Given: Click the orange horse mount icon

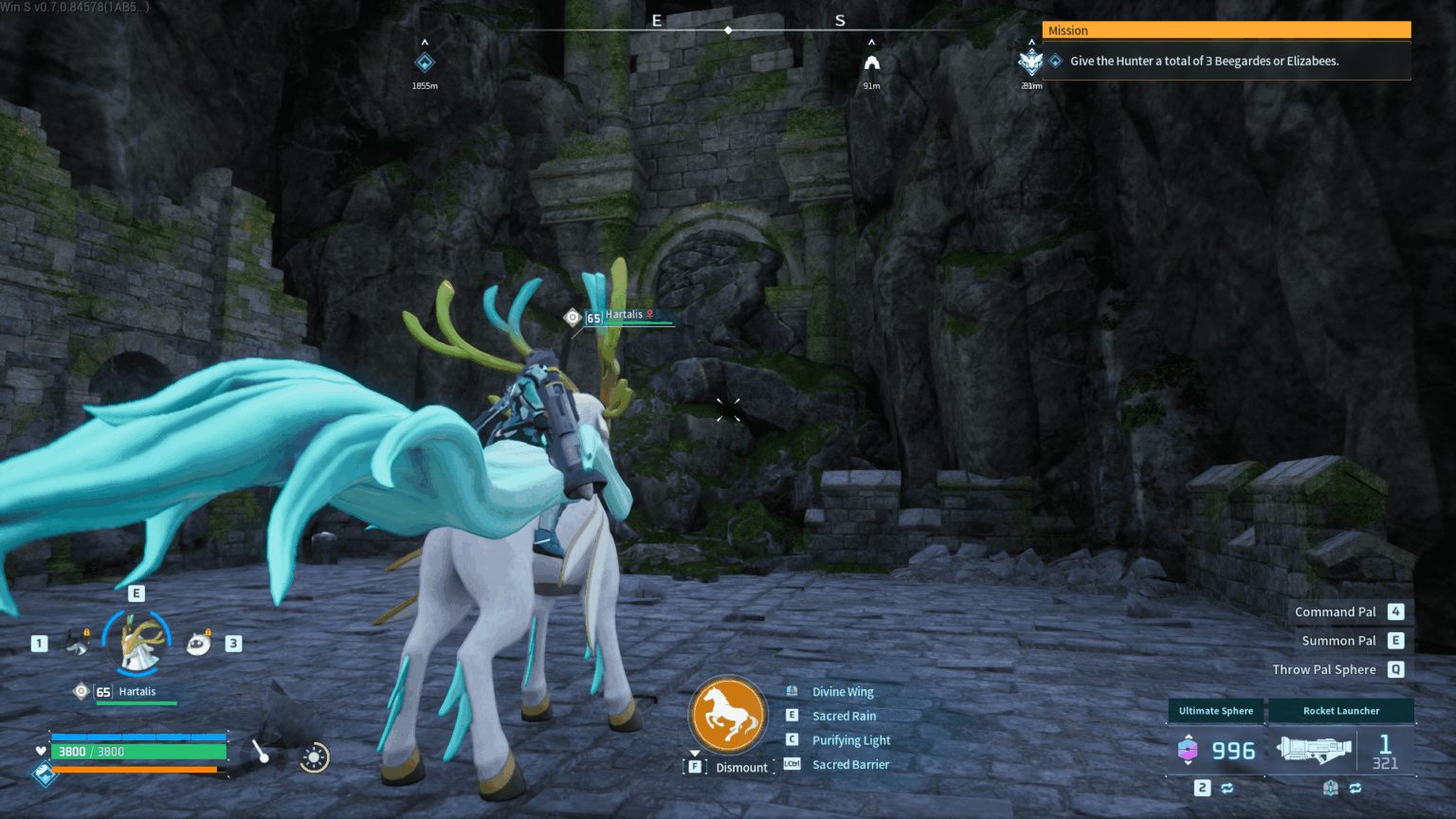Looking at the screenshot, I should (x=728, y=715).
